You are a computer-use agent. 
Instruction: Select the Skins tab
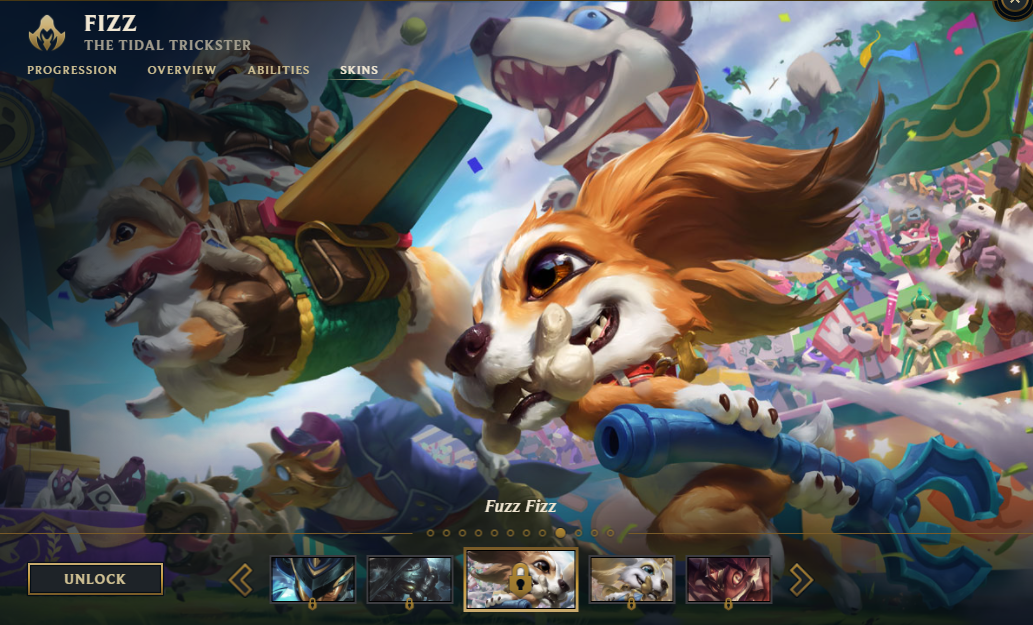tap(359, 70)
